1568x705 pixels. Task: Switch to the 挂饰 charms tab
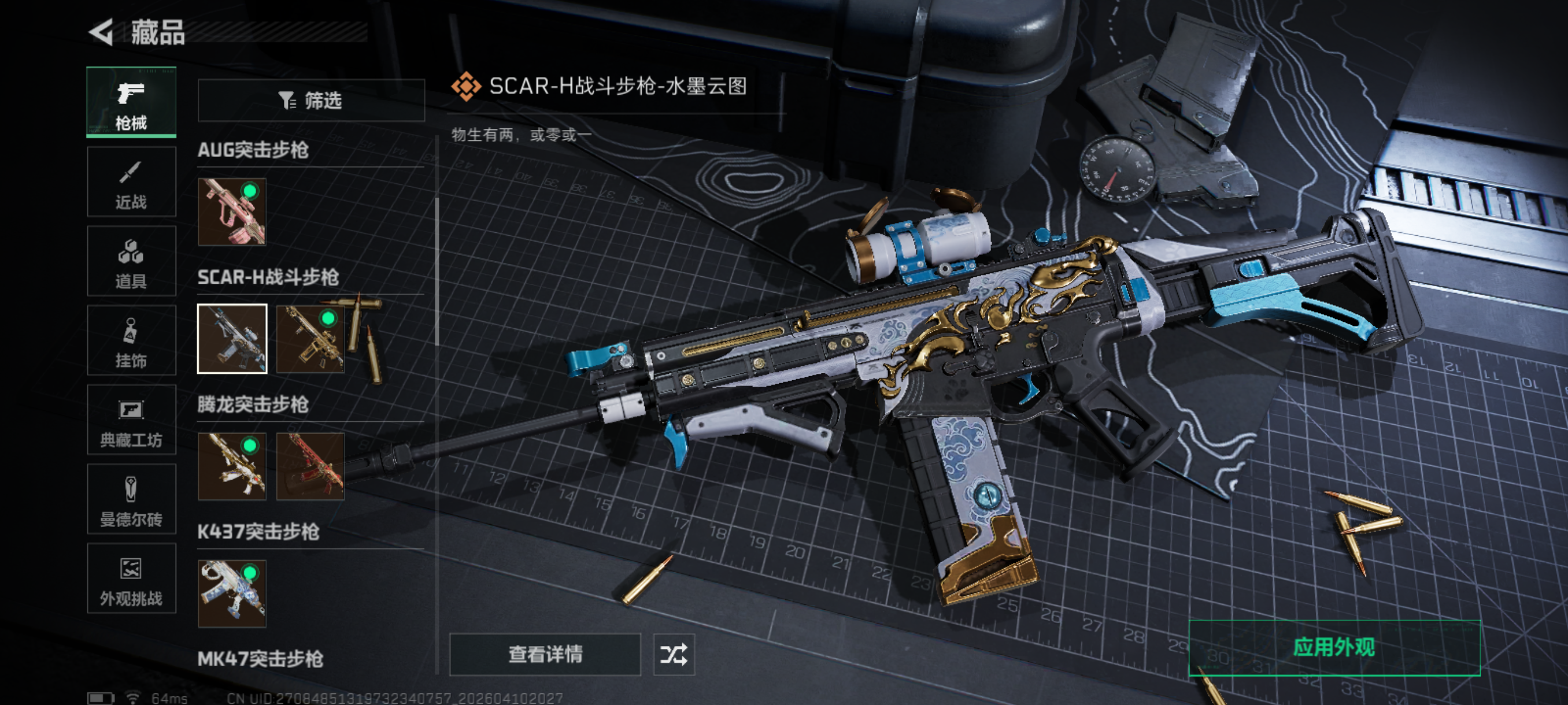click(131, 340)
